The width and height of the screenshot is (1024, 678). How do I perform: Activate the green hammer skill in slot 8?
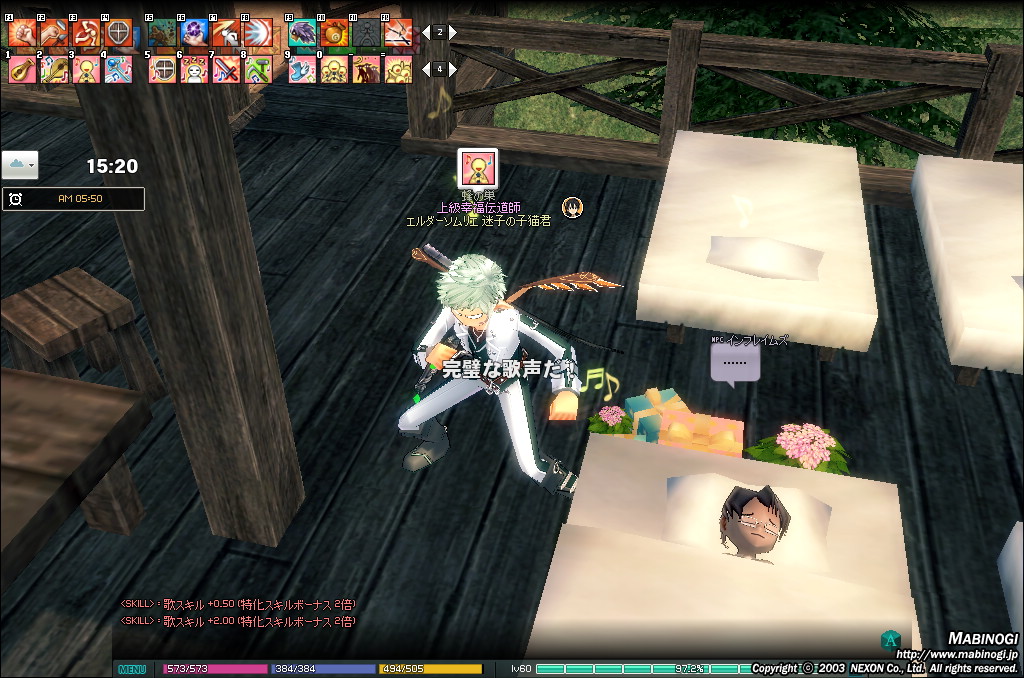tap(258, 69)
